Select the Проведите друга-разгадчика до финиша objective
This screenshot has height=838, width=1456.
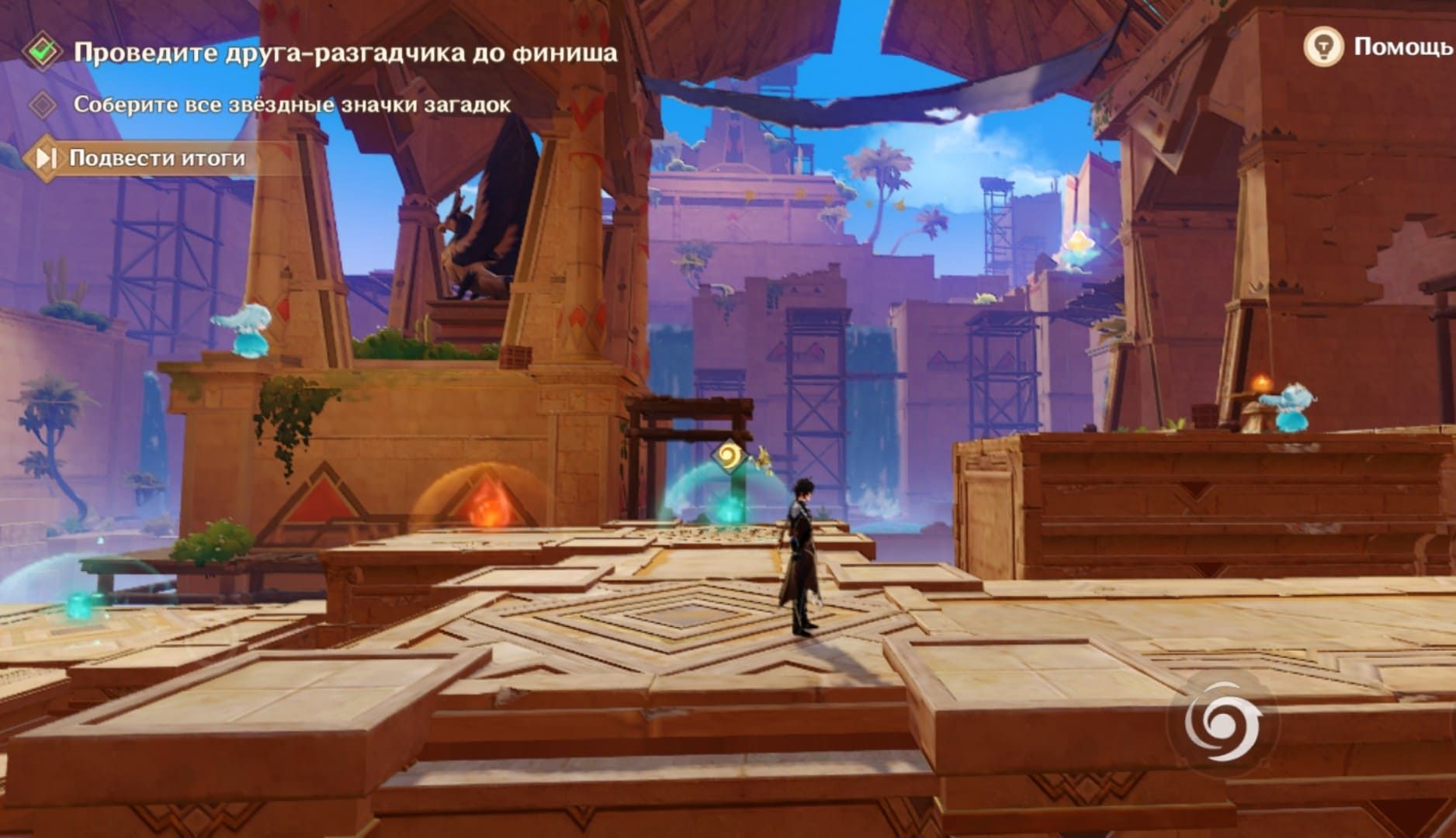(345, 53)
